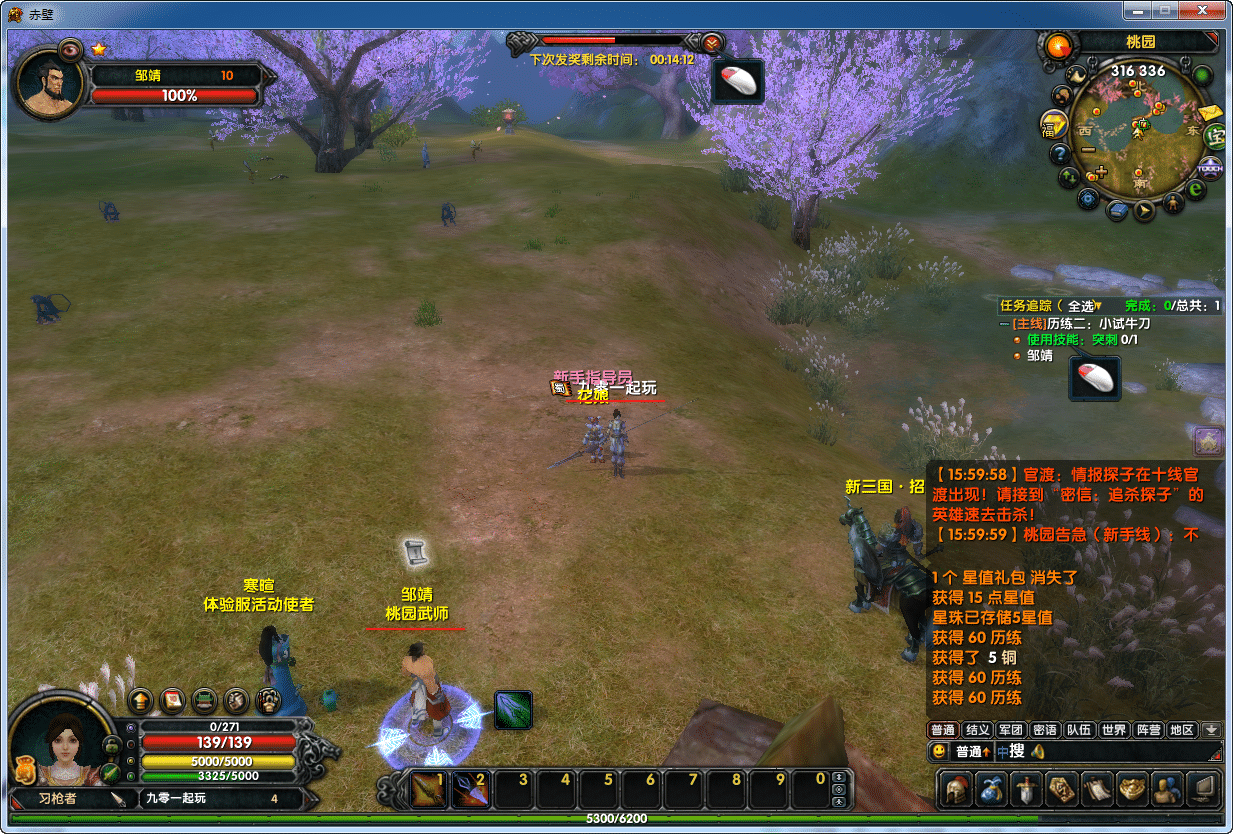Click the sword and shield menu icon

click(x=1027, y=790)
